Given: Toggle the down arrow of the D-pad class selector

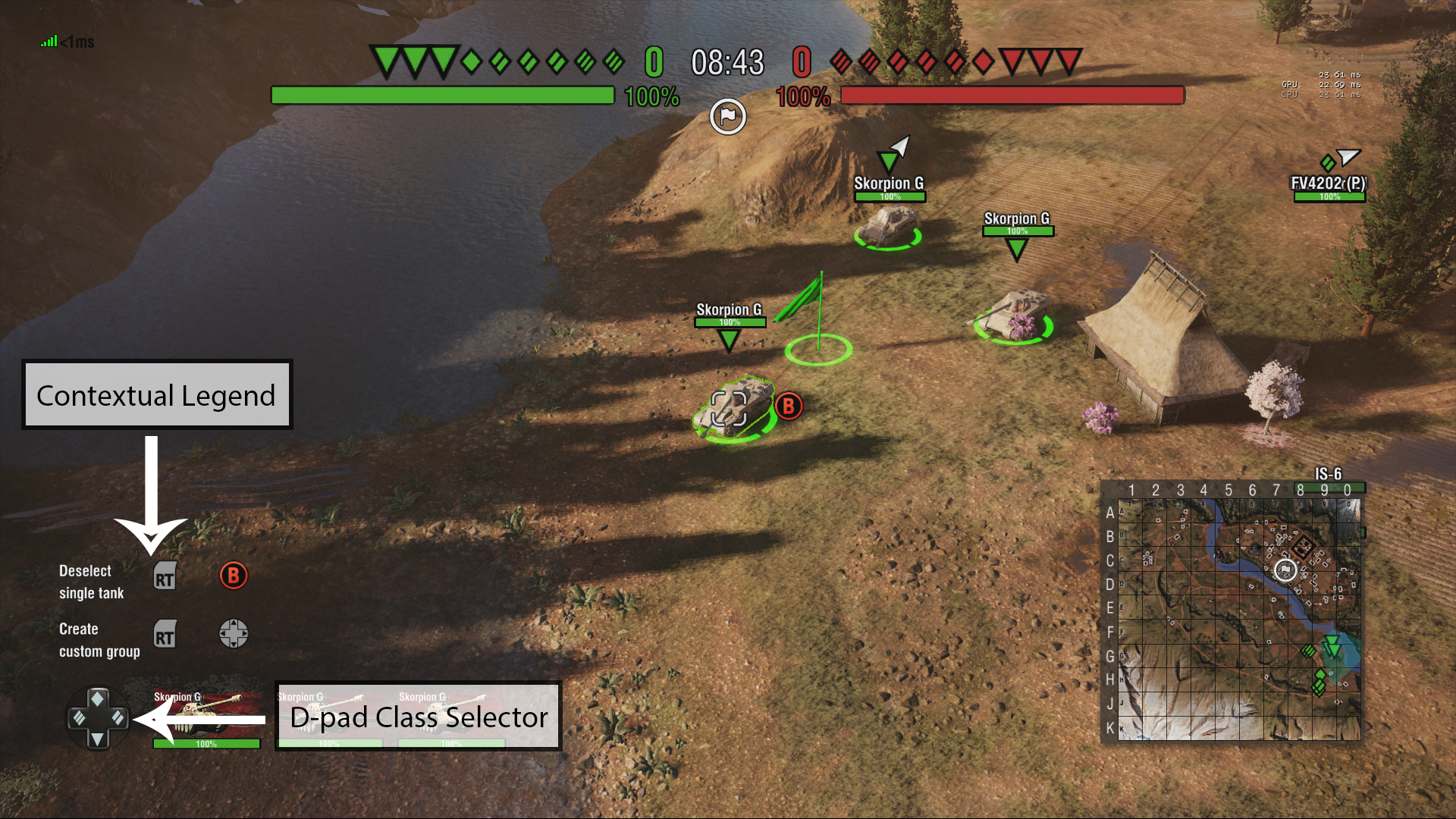Looking at the screenshot, I should tap(99, 739).
